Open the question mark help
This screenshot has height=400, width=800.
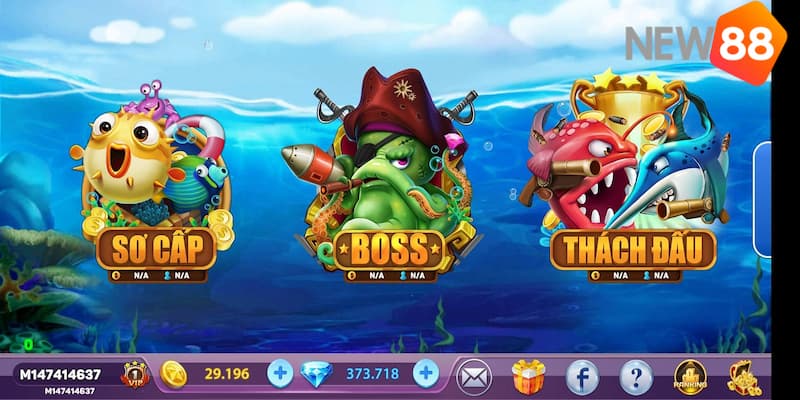(636, 376)
